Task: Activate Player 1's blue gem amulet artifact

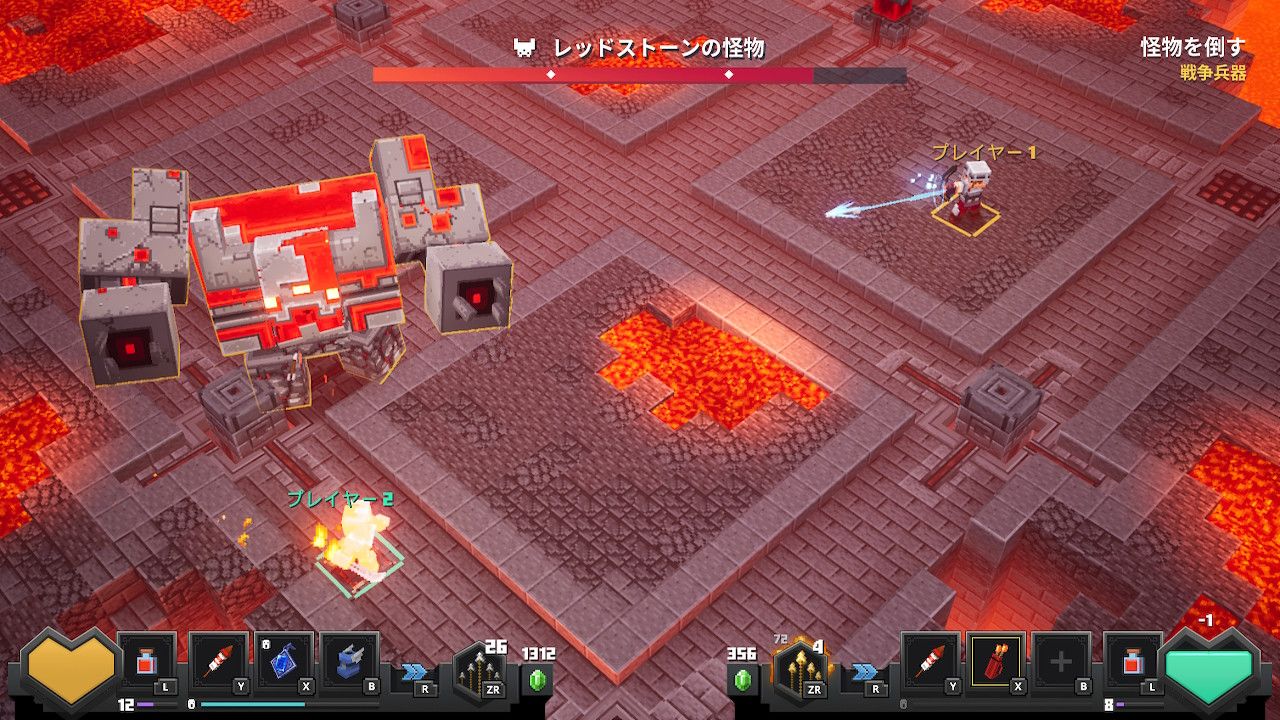Action: click(284, 661)
